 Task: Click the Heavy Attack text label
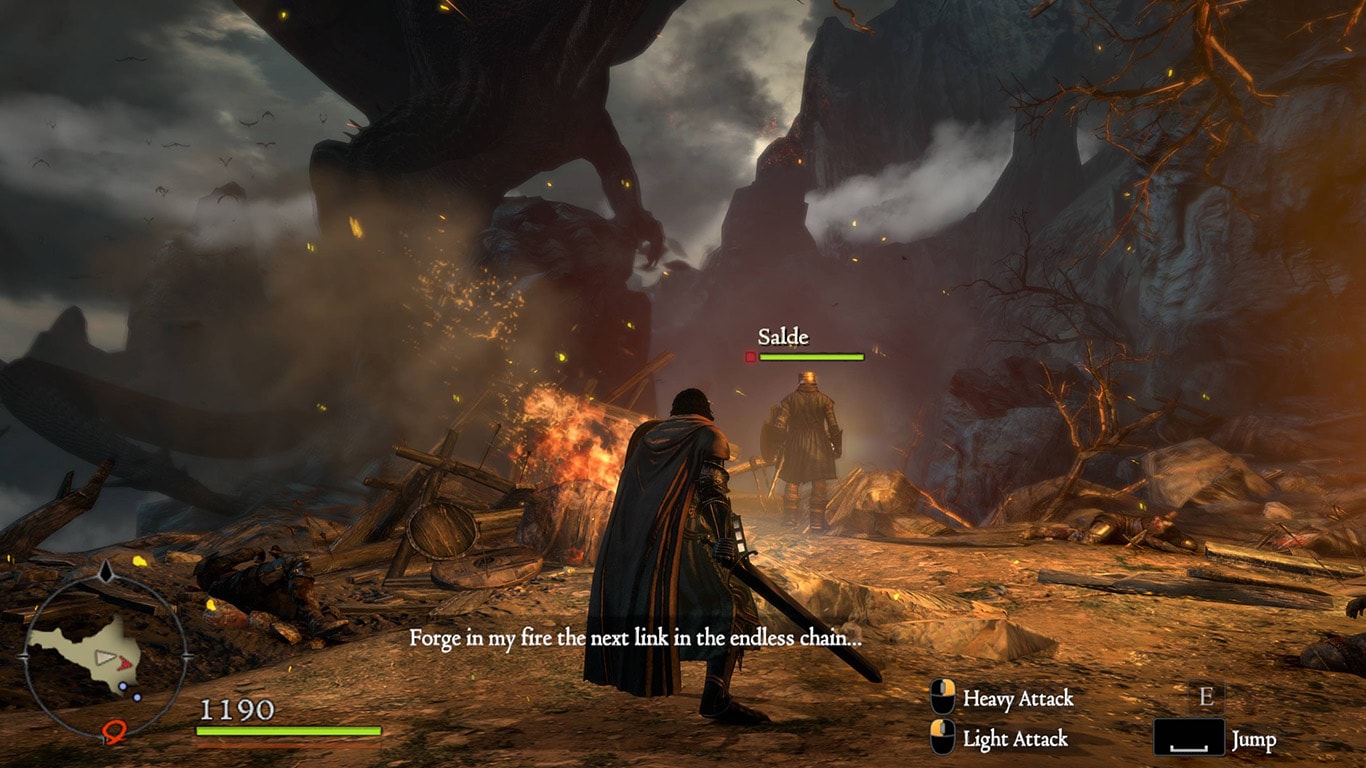pos(1017,698)
